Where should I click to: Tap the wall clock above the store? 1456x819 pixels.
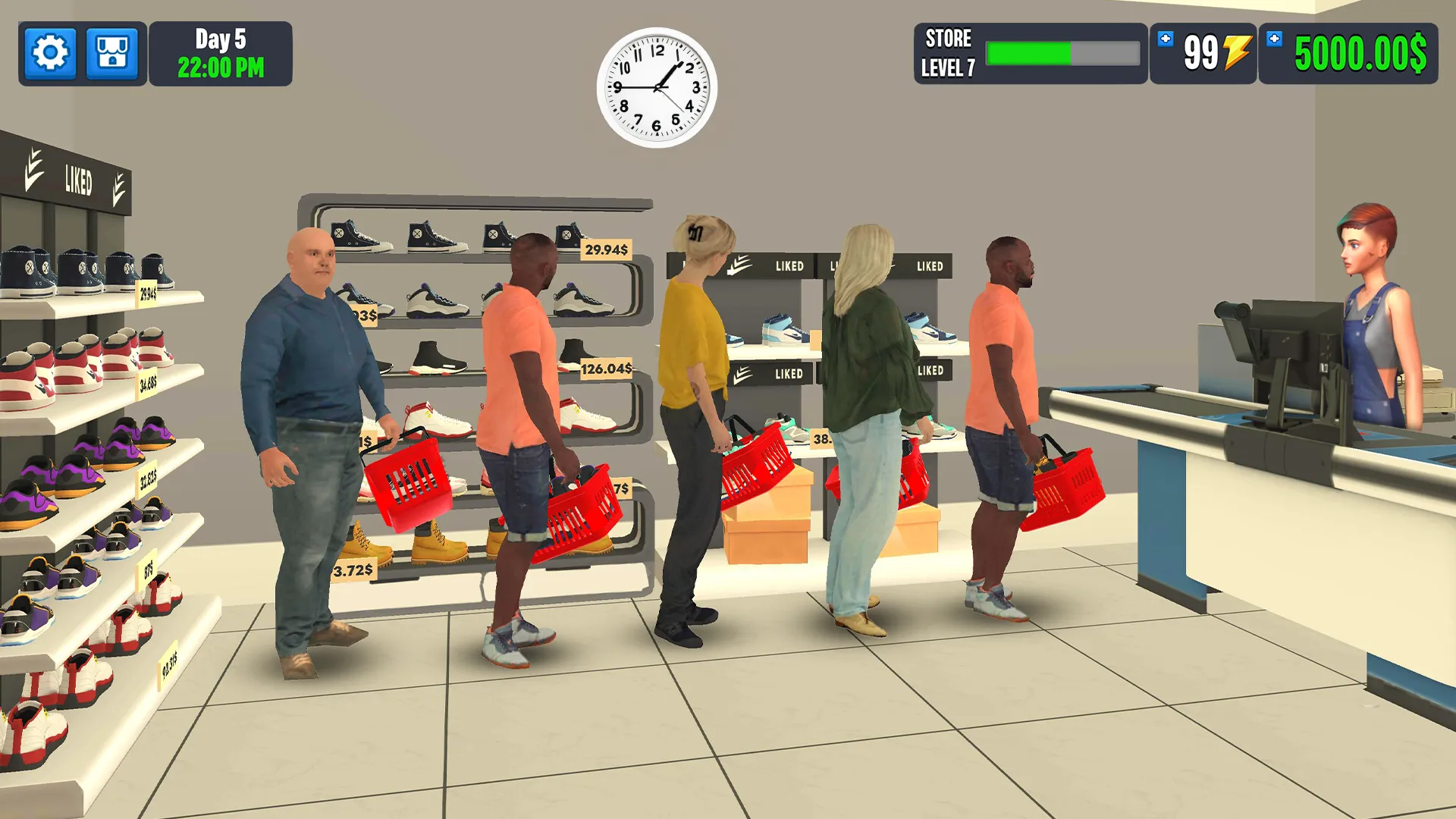(657, 86)
